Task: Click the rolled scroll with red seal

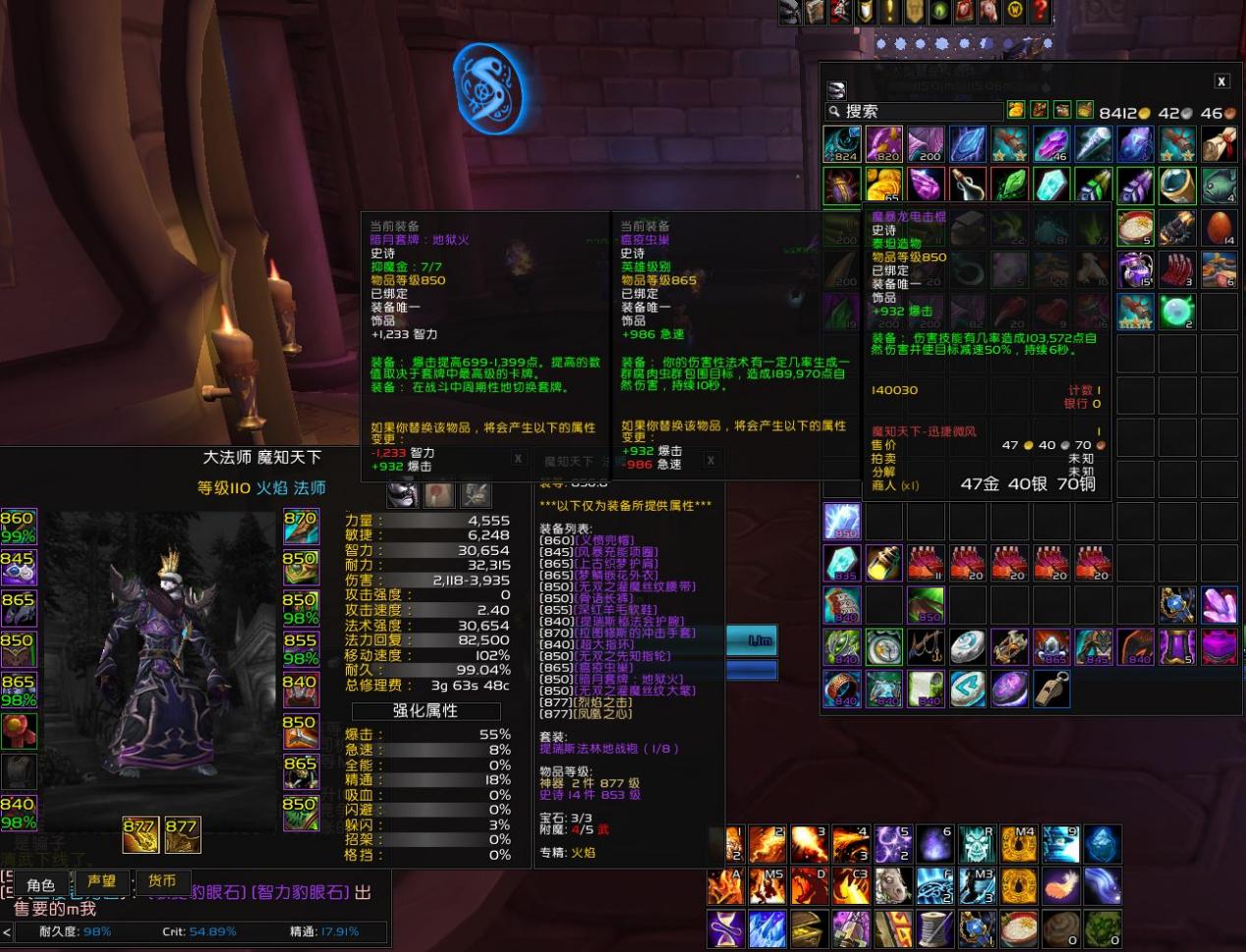Action: (x=1218, y=144)
